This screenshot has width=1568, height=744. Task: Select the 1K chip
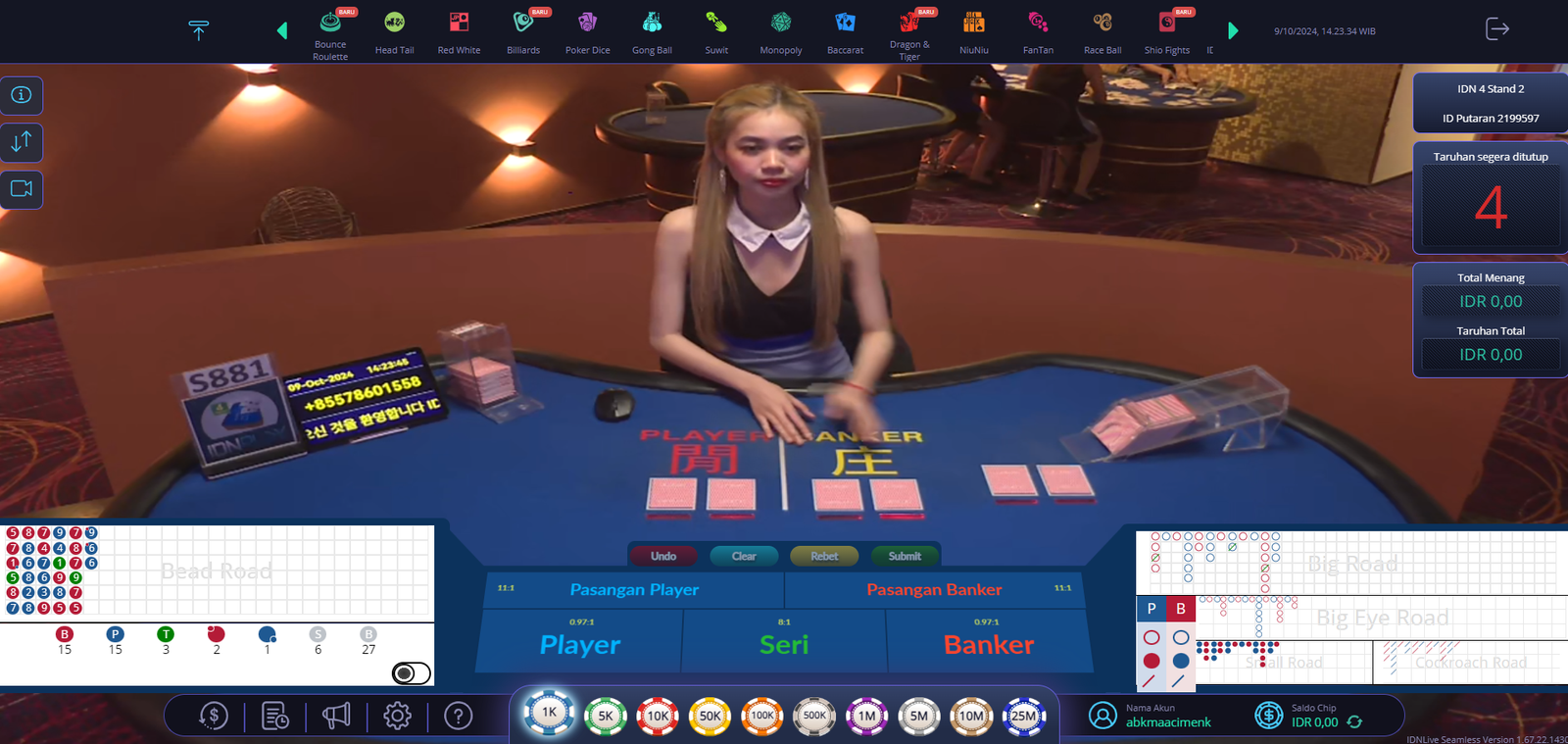click(x=549, y=713)
